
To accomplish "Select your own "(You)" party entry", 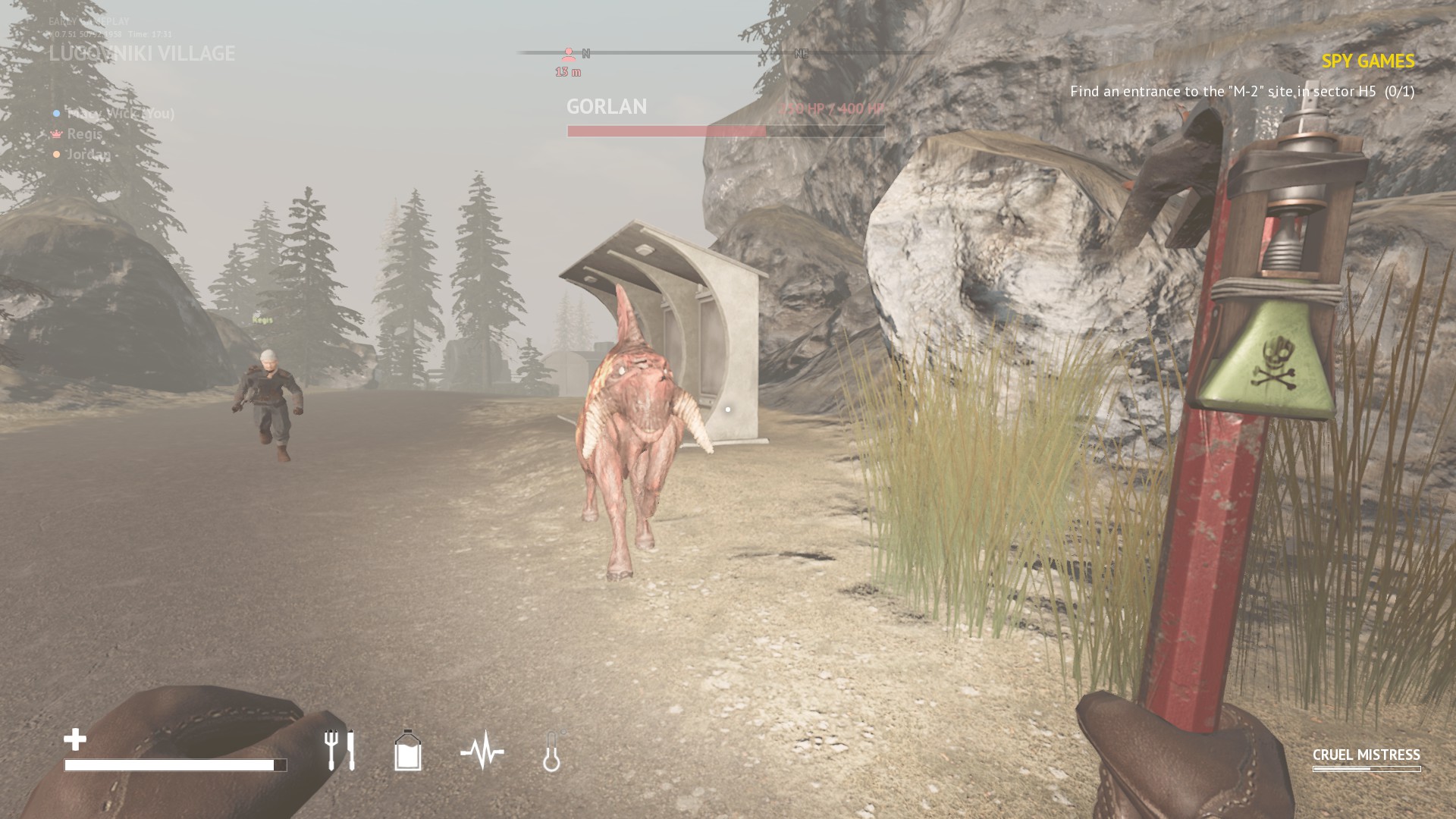I will tap(120, 114).
